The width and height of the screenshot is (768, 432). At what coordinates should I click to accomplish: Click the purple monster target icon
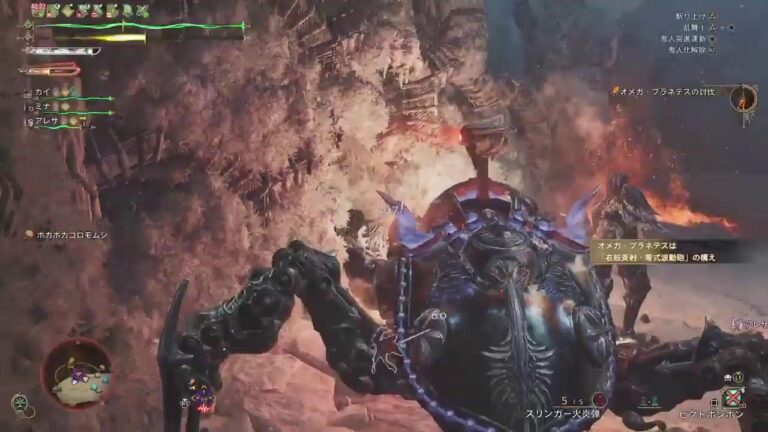[x=204, y=397]
